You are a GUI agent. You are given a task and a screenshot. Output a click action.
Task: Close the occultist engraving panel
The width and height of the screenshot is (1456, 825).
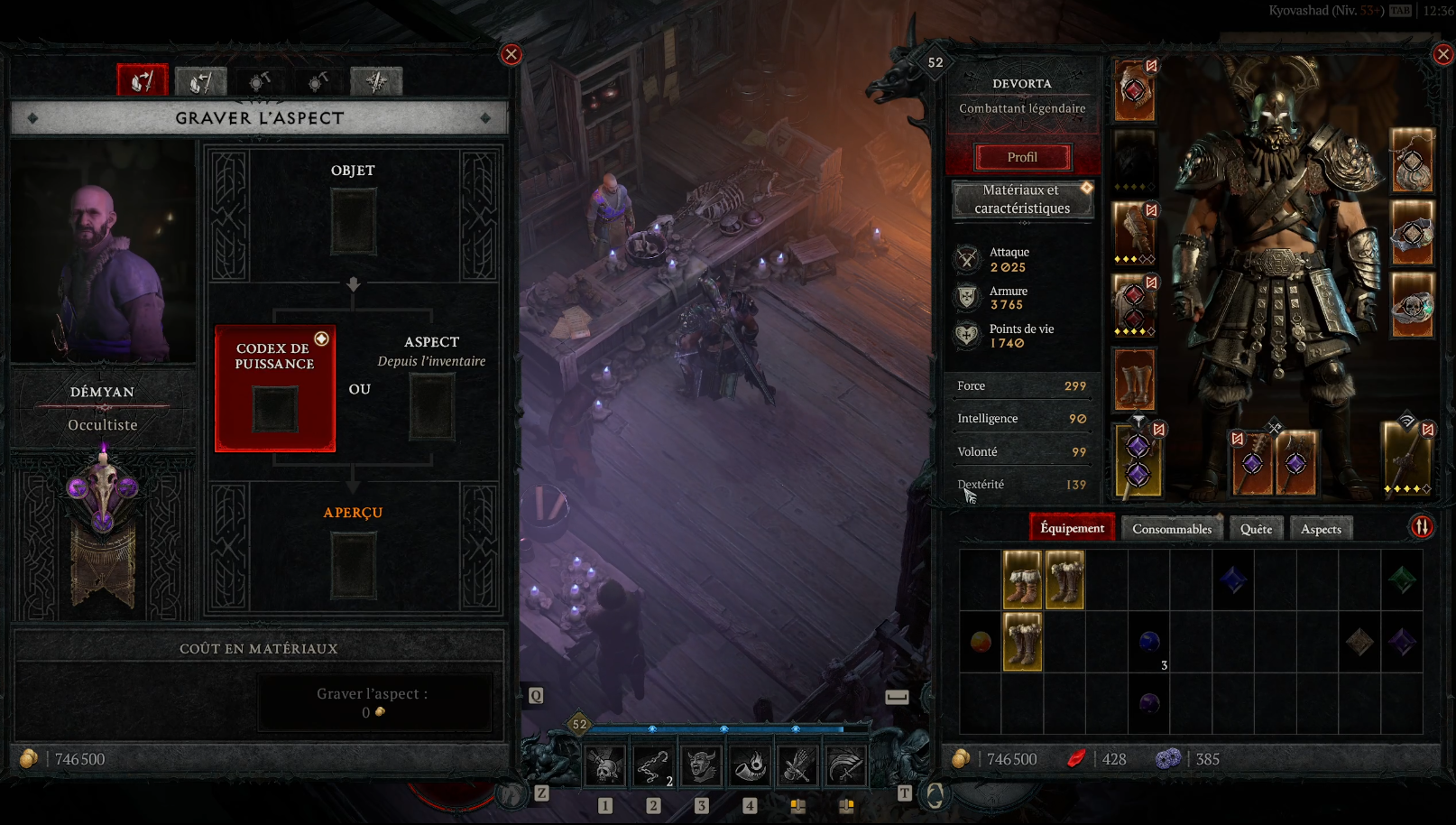pos(511,54)
